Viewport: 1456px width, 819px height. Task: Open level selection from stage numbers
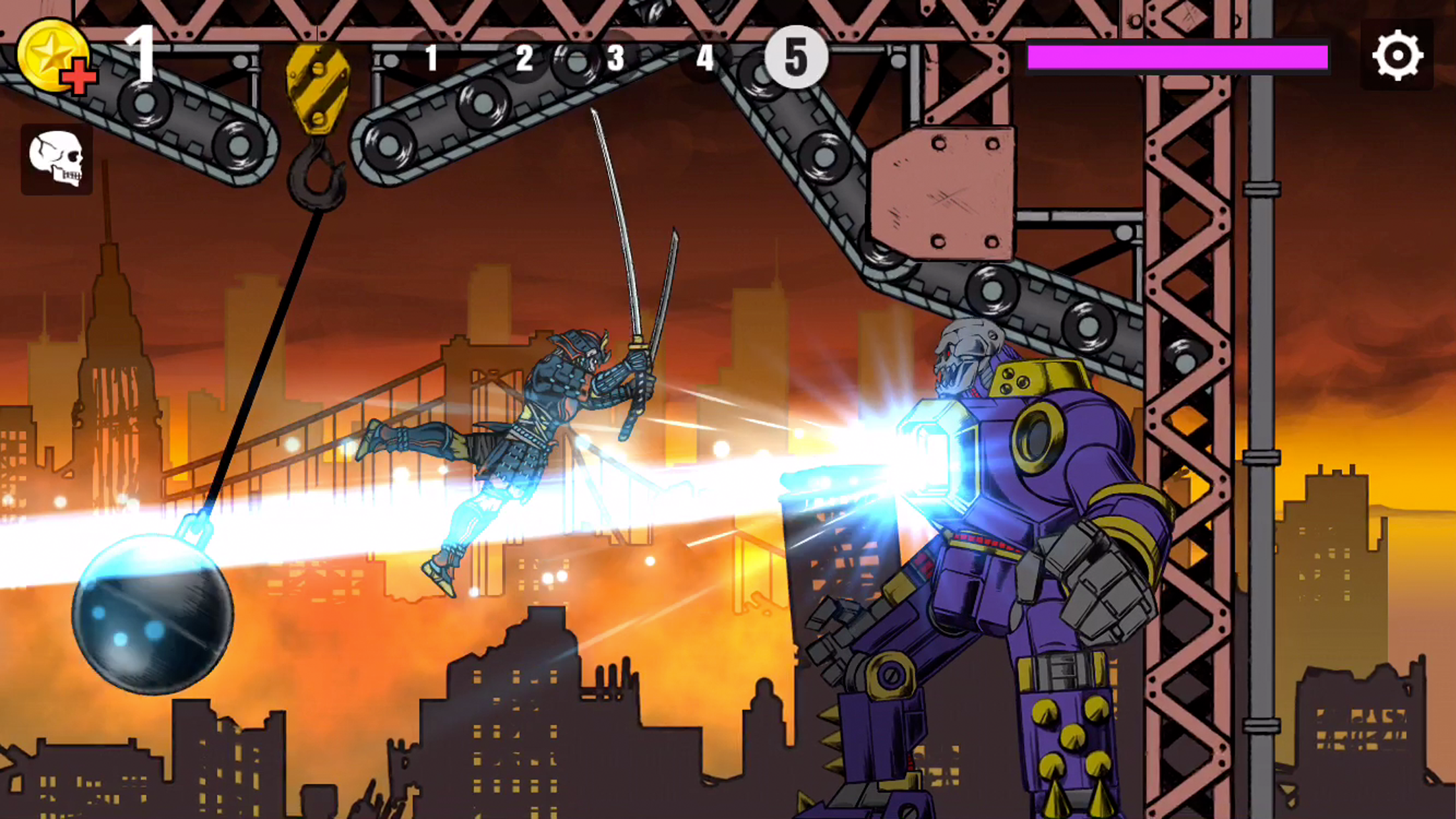tap(613, 58)
